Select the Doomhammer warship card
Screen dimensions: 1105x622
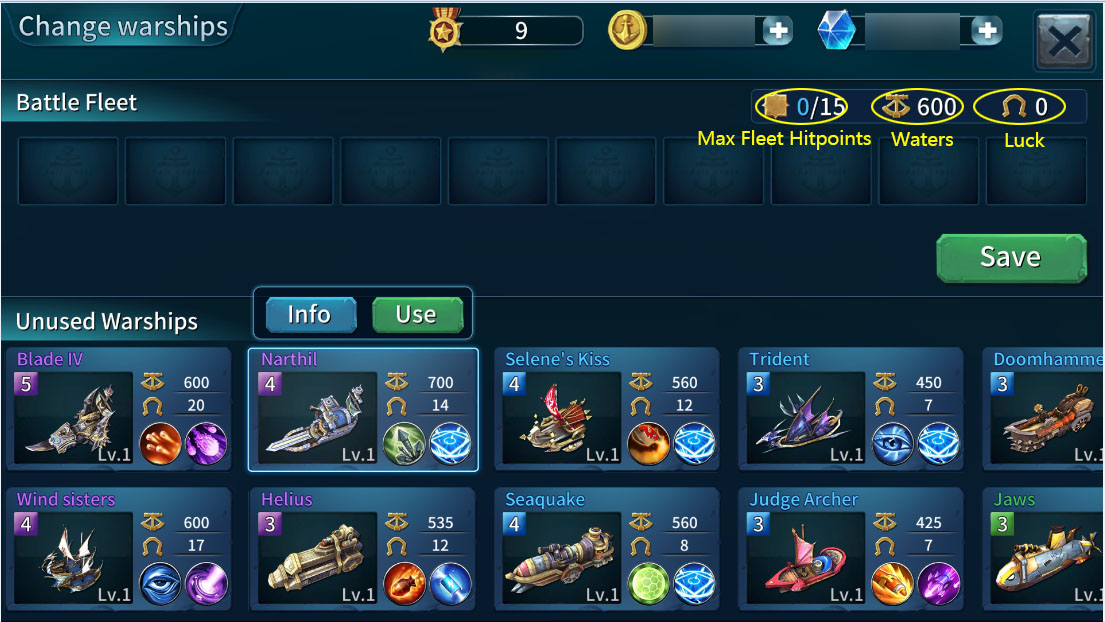(1045, 410)
